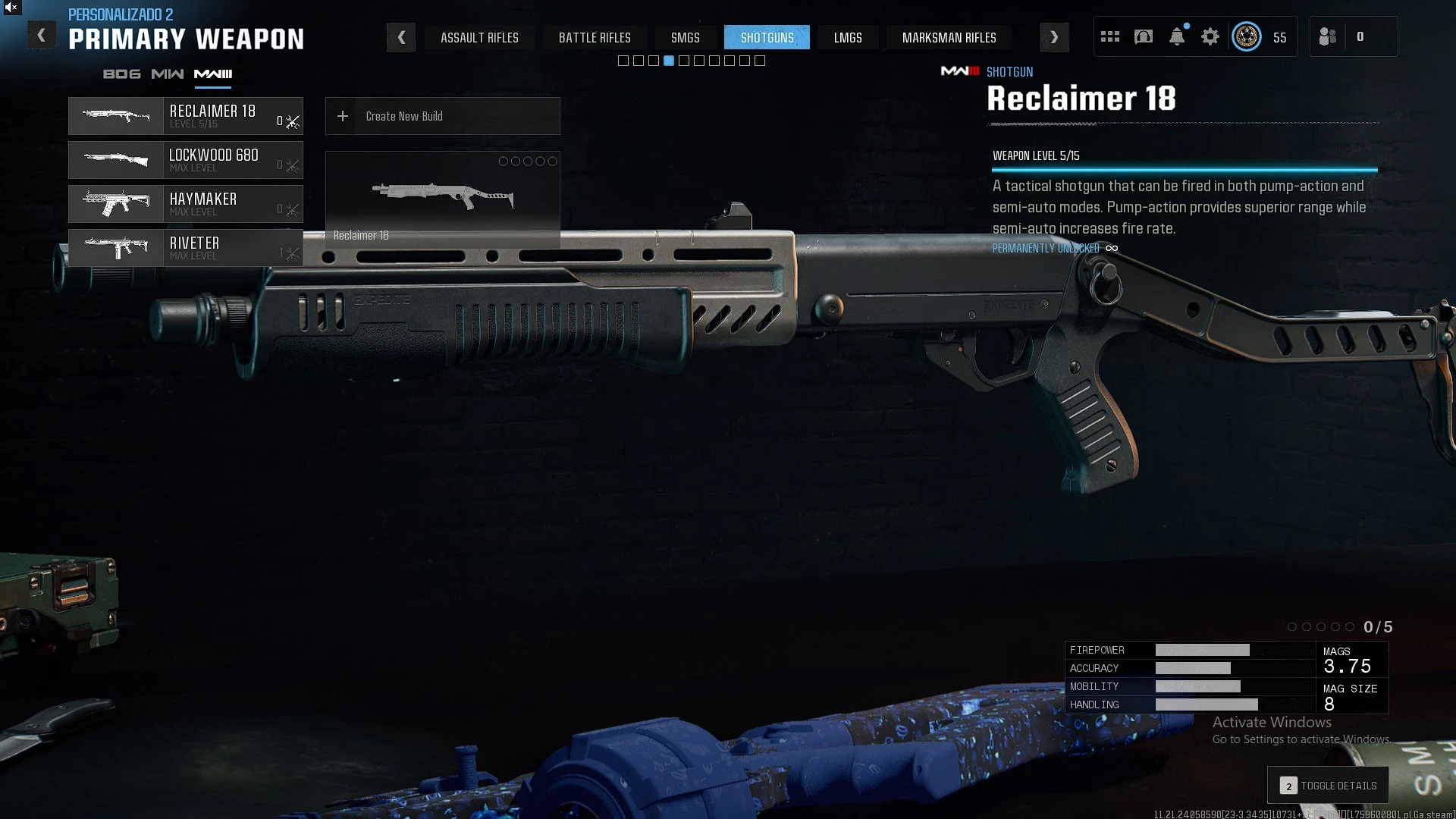The image size is (1456, 819).
Task: Open the Battle Rifles category
Action: pos(595,37)
